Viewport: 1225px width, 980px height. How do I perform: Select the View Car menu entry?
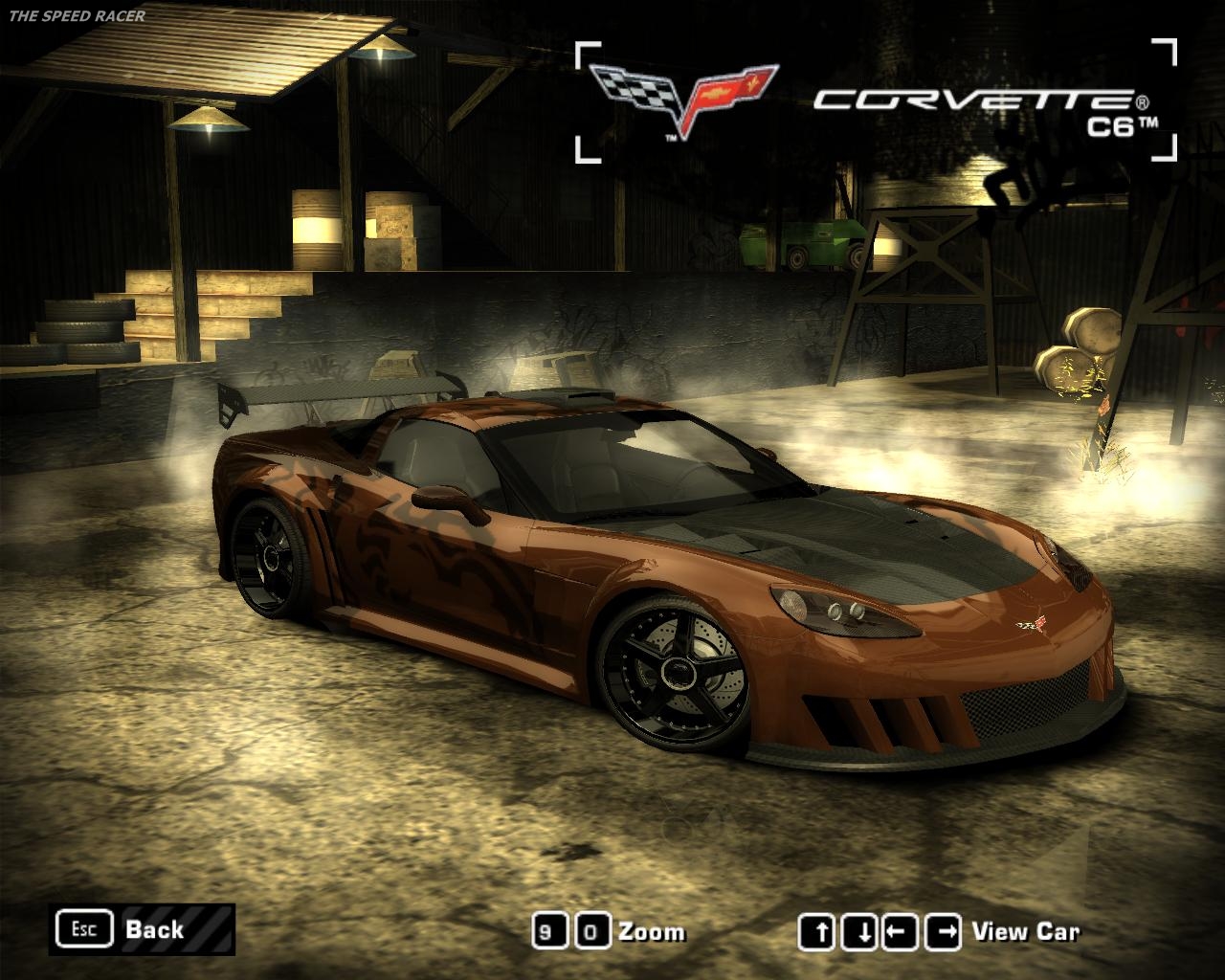pyautogui.click(x=1026, y=929)
